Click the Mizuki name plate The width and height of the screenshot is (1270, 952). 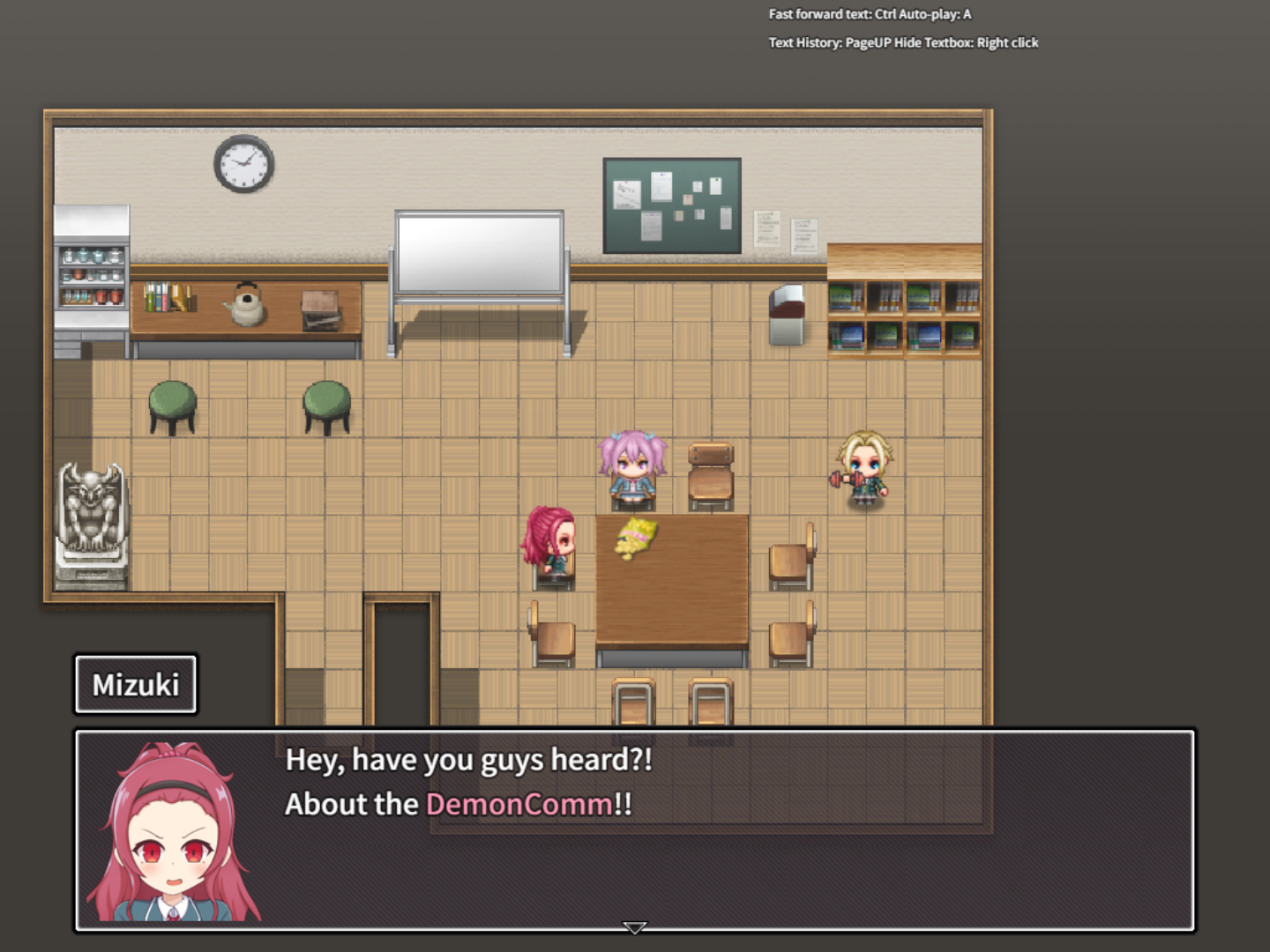pos(135,684)
